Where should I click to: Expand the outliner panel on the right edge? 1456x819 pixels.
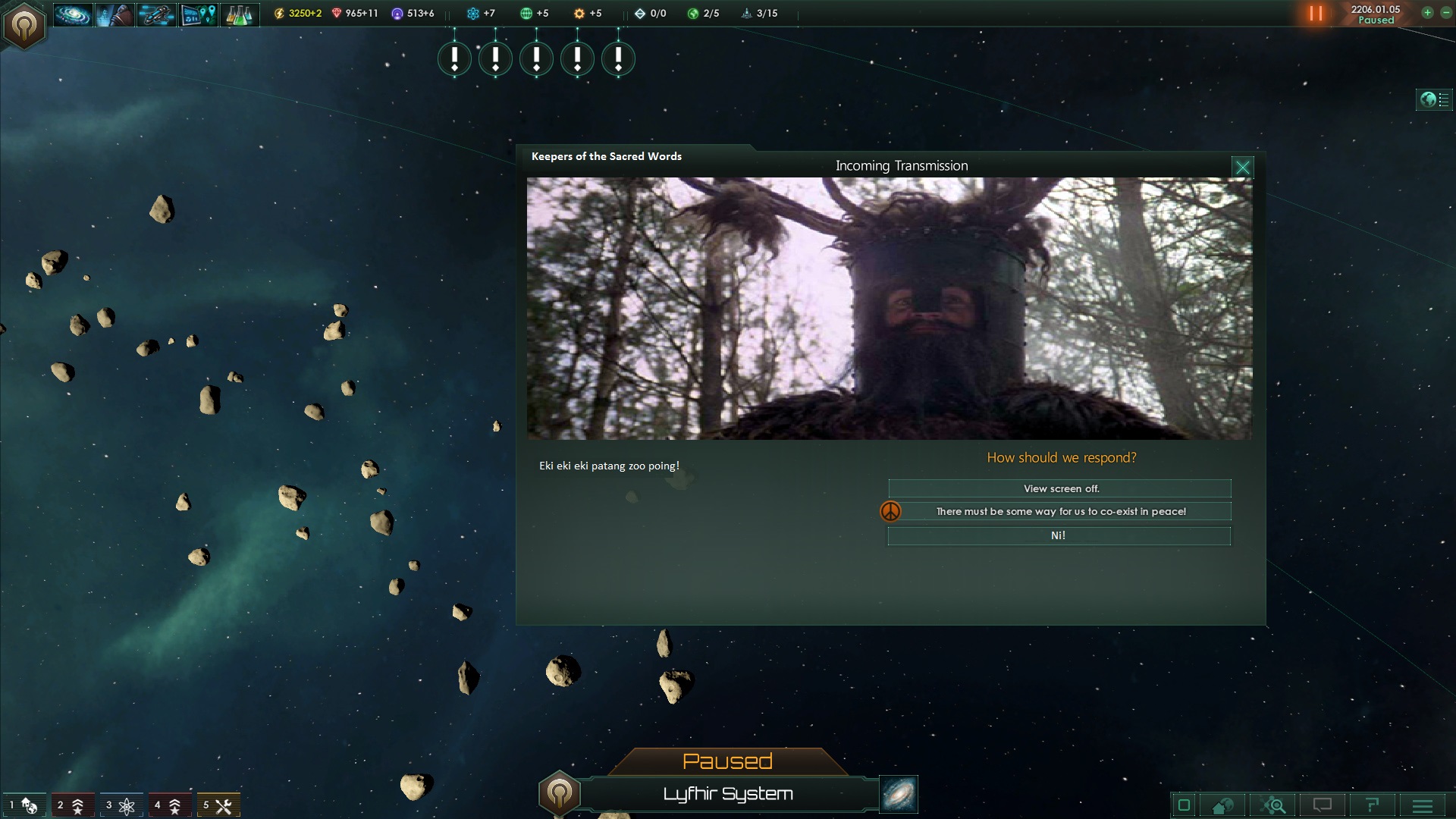[x=1442, y=99]
